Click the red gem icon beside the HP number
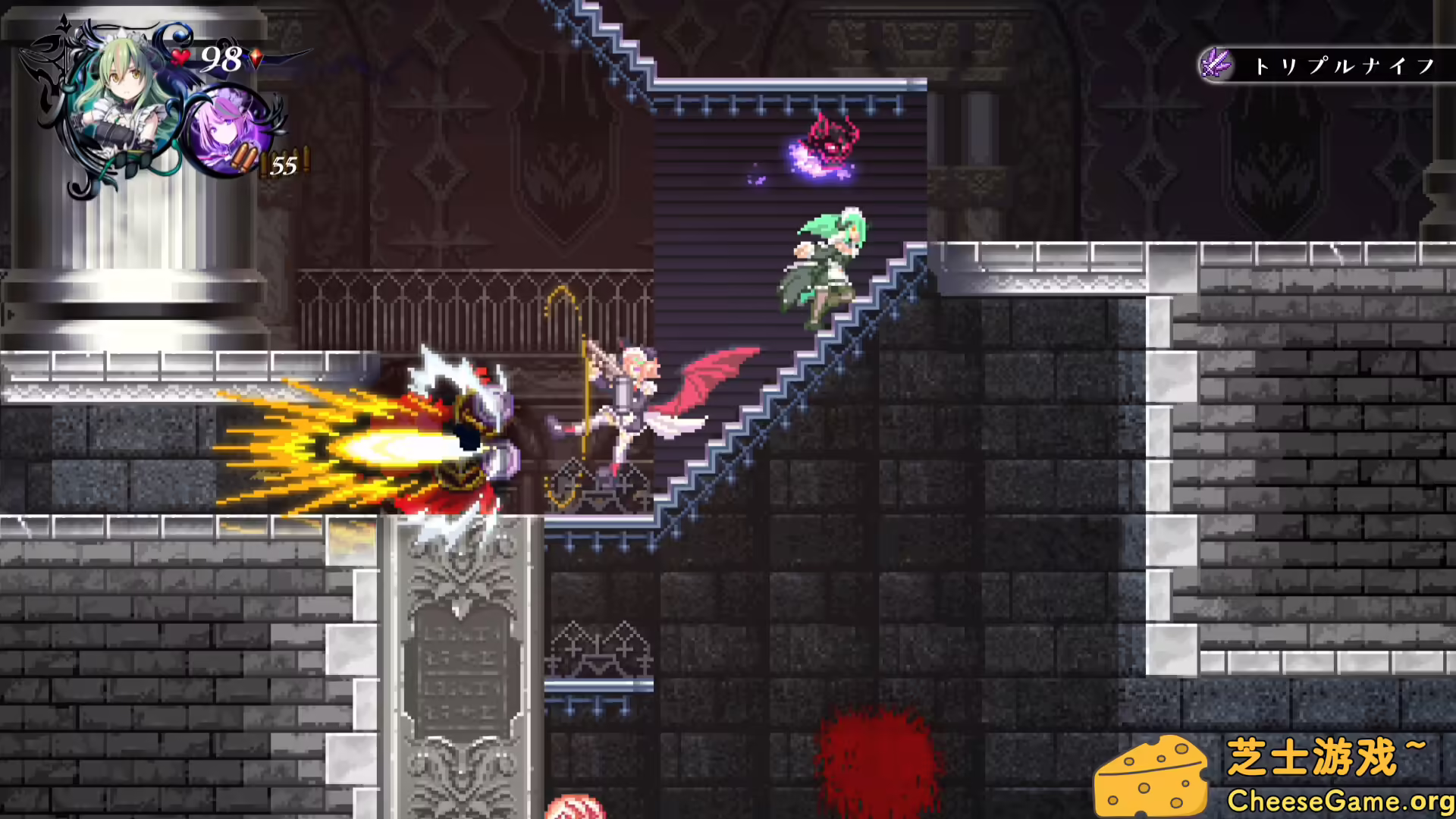The width and height of the screenshot is (1456, 819). (255, 58)
